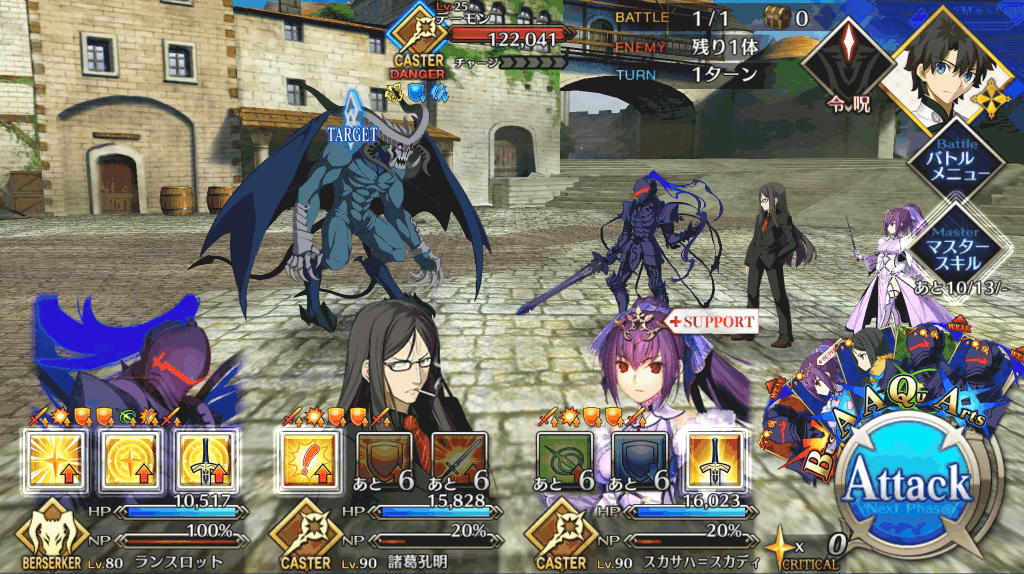Viewport: 1024px width, 574px height.
Task: Select Zhuge Liang's sword skill on cooldown
Action: (459, 460)
